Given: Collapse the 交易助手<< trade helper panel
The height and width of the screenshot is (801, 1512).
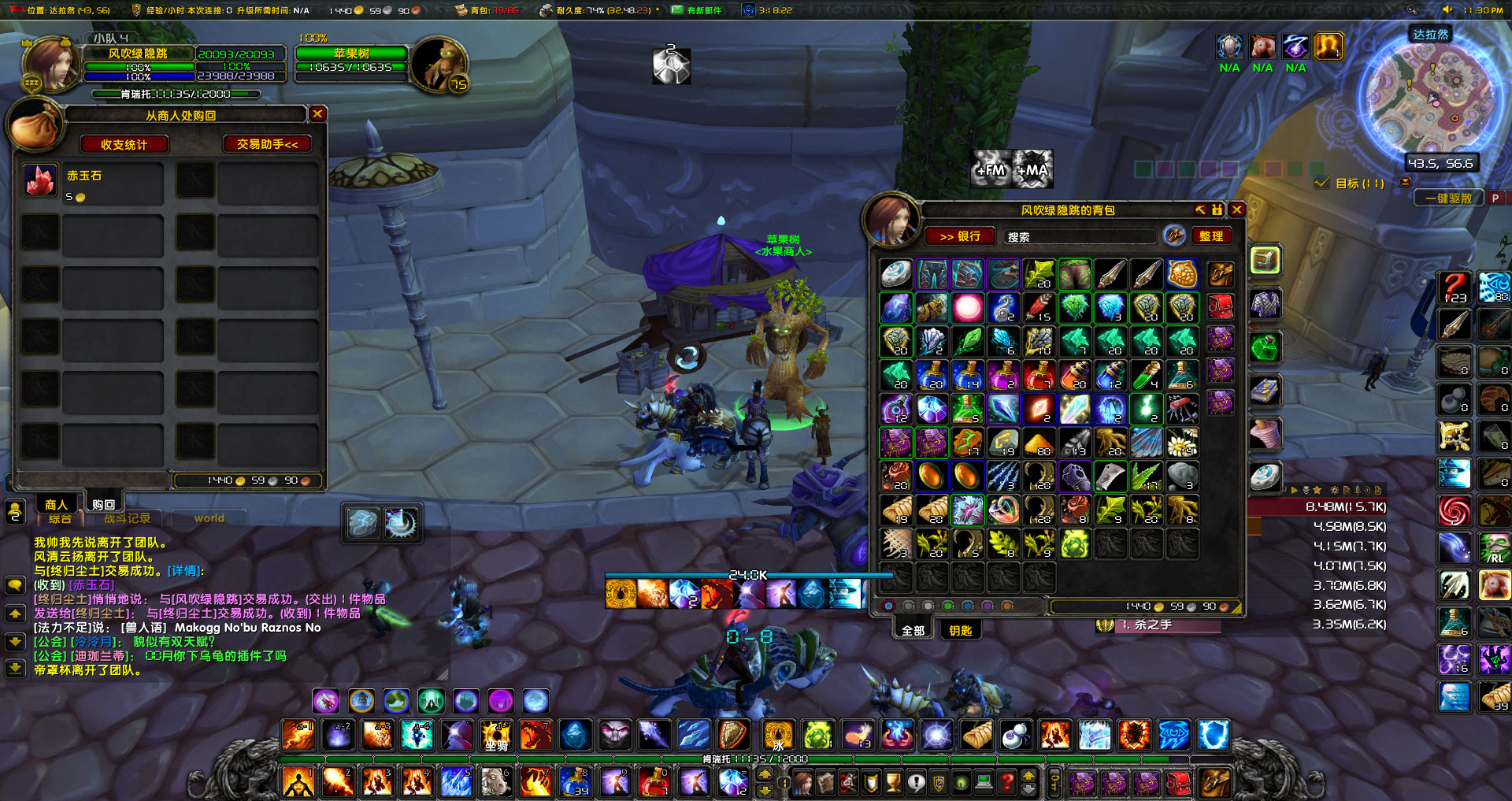Looking at the screenshot, I should click(268, 144).
